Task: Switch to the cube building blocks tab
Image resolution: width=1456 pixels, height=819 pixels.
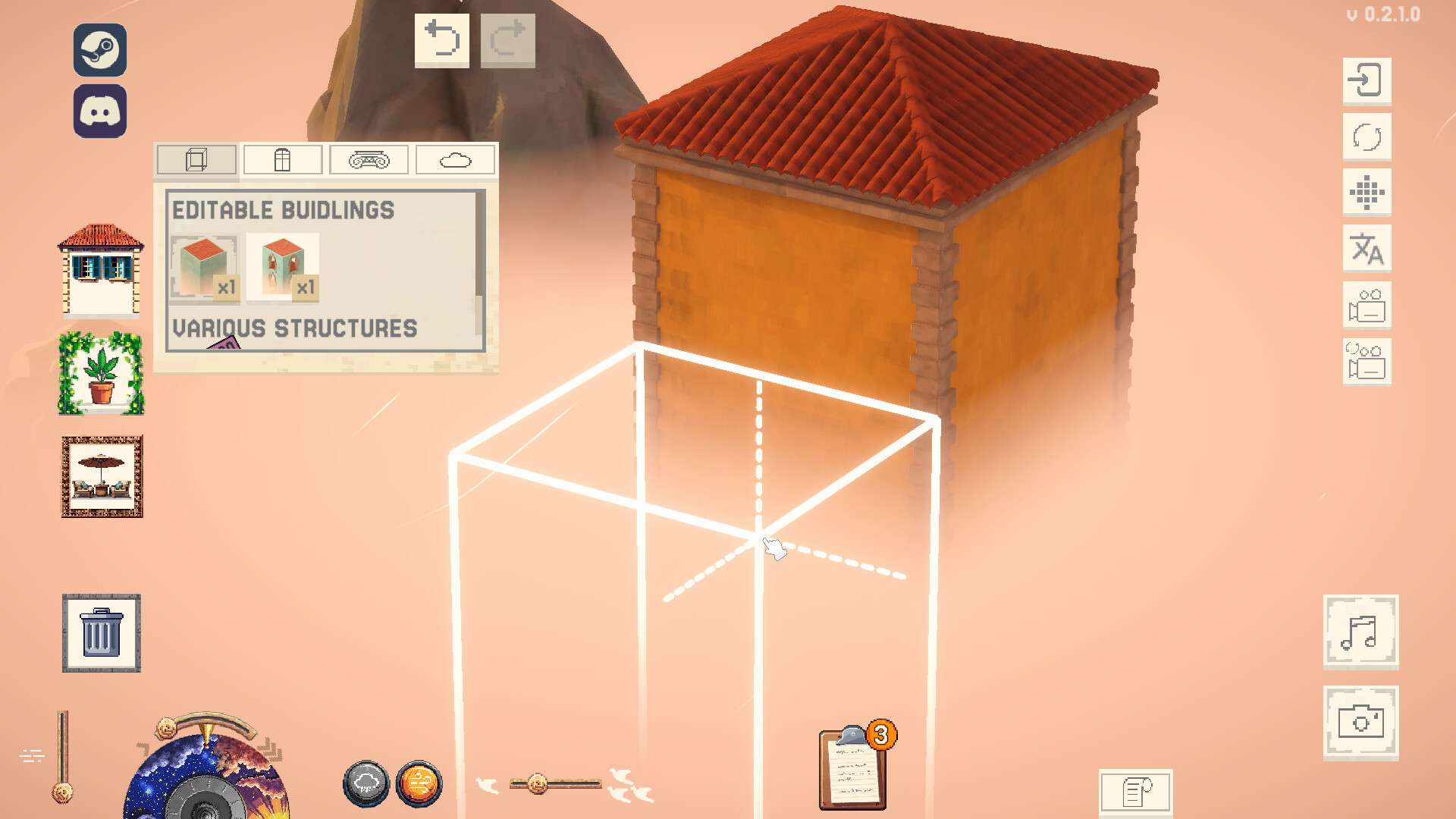Action: (196, 160)
